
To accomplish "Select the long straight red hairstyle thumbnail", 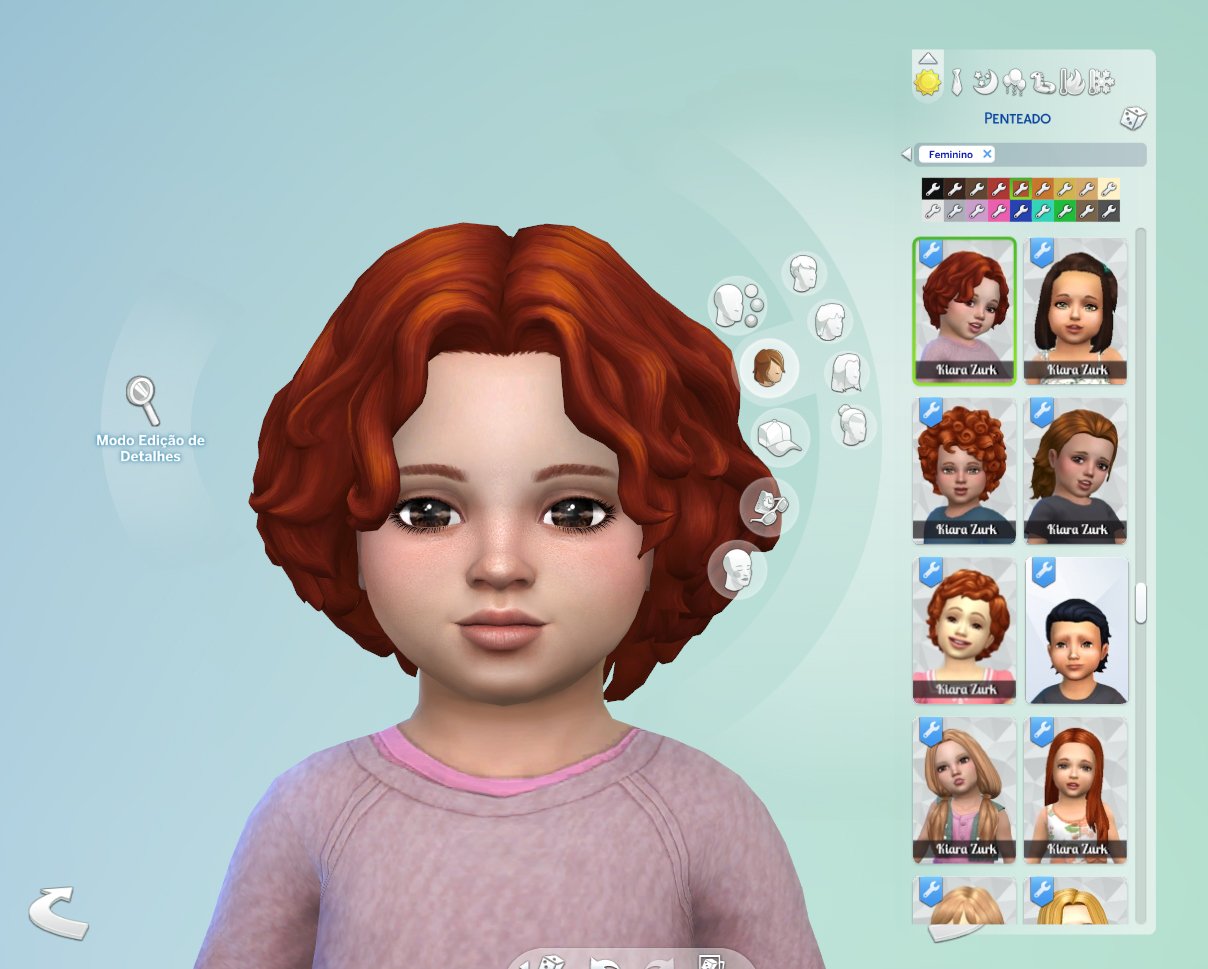I will [1076, 790].
